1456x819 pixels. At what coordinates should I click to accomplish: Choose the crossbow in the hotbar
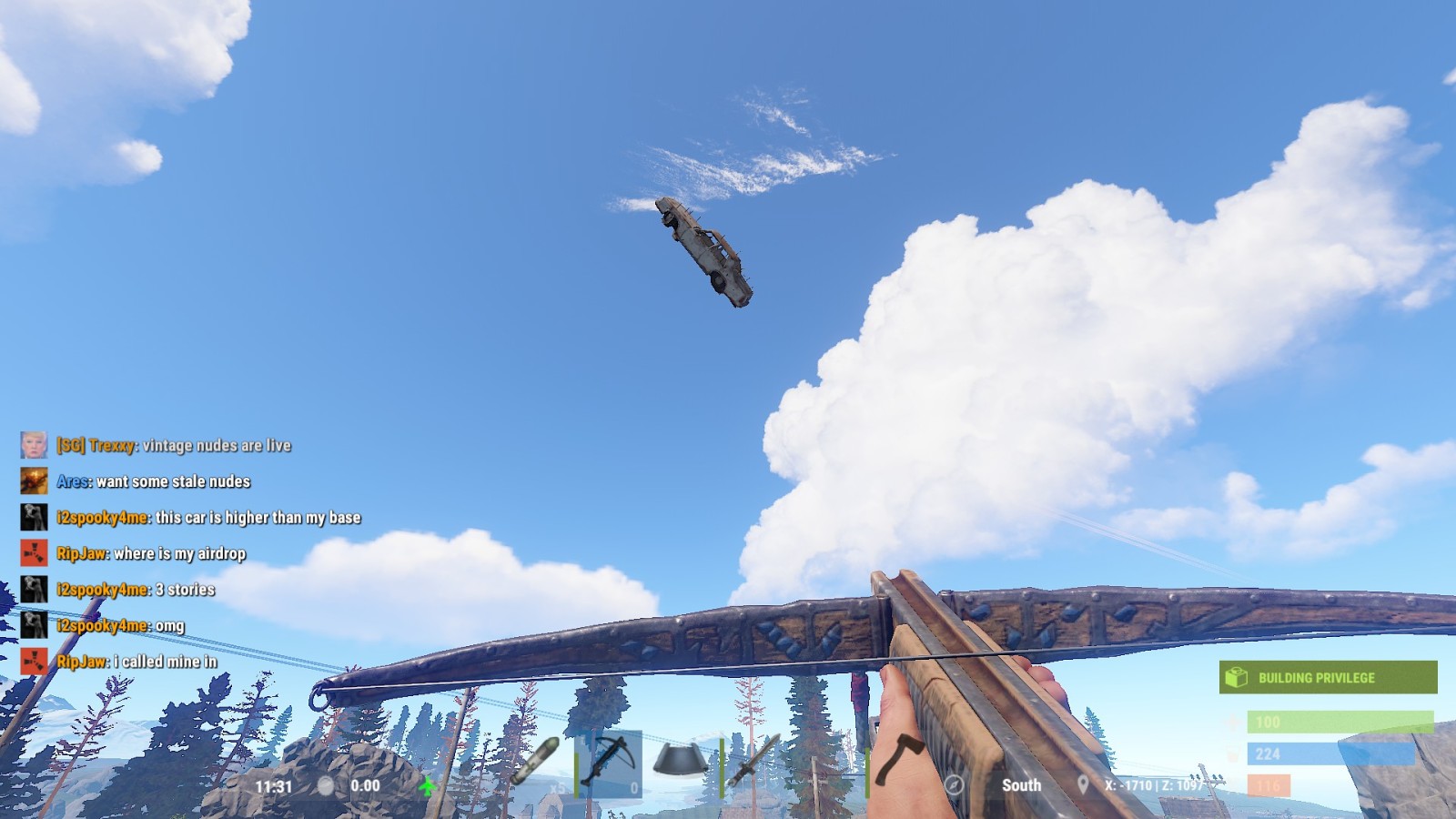coord(609,763)
